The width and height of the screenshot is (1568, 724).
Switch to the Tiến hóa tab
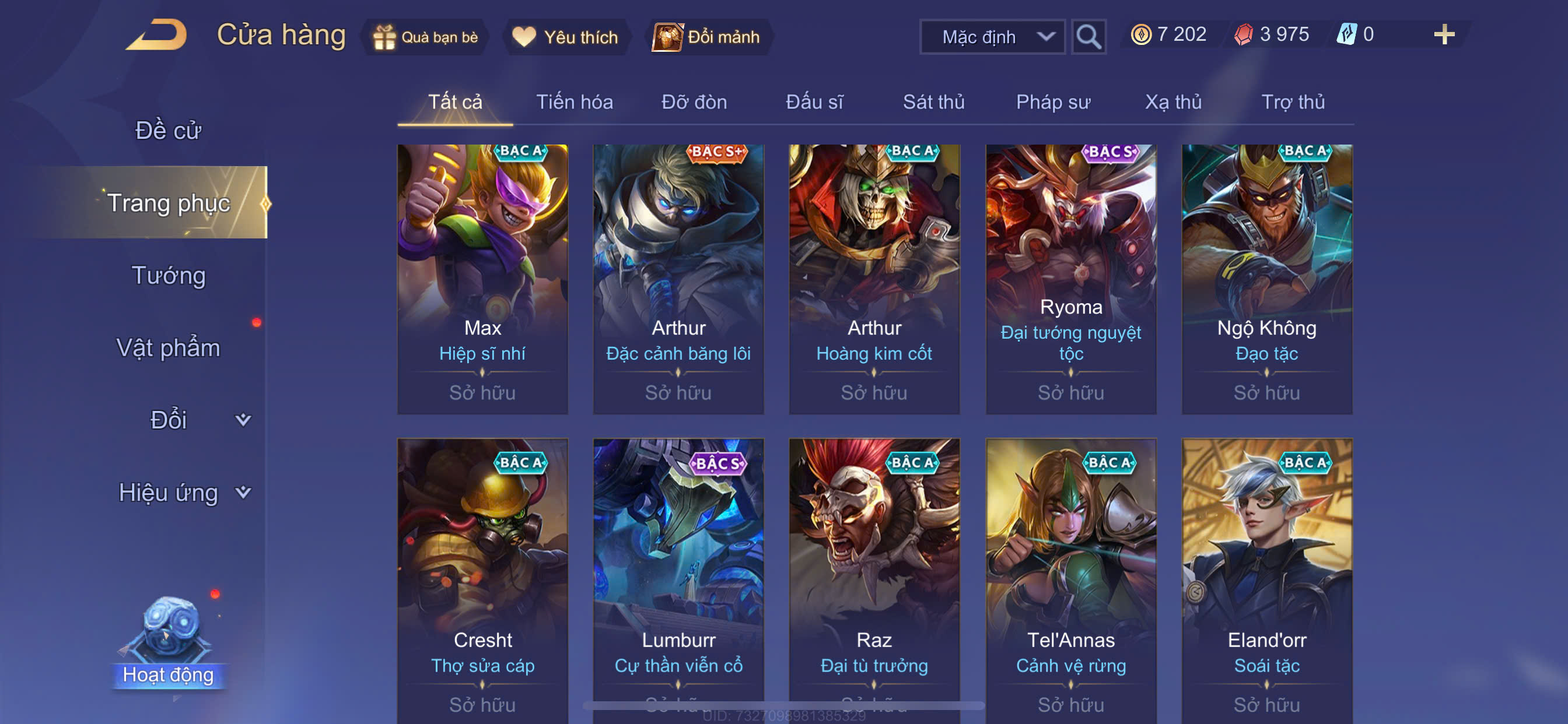coord(574,101)
